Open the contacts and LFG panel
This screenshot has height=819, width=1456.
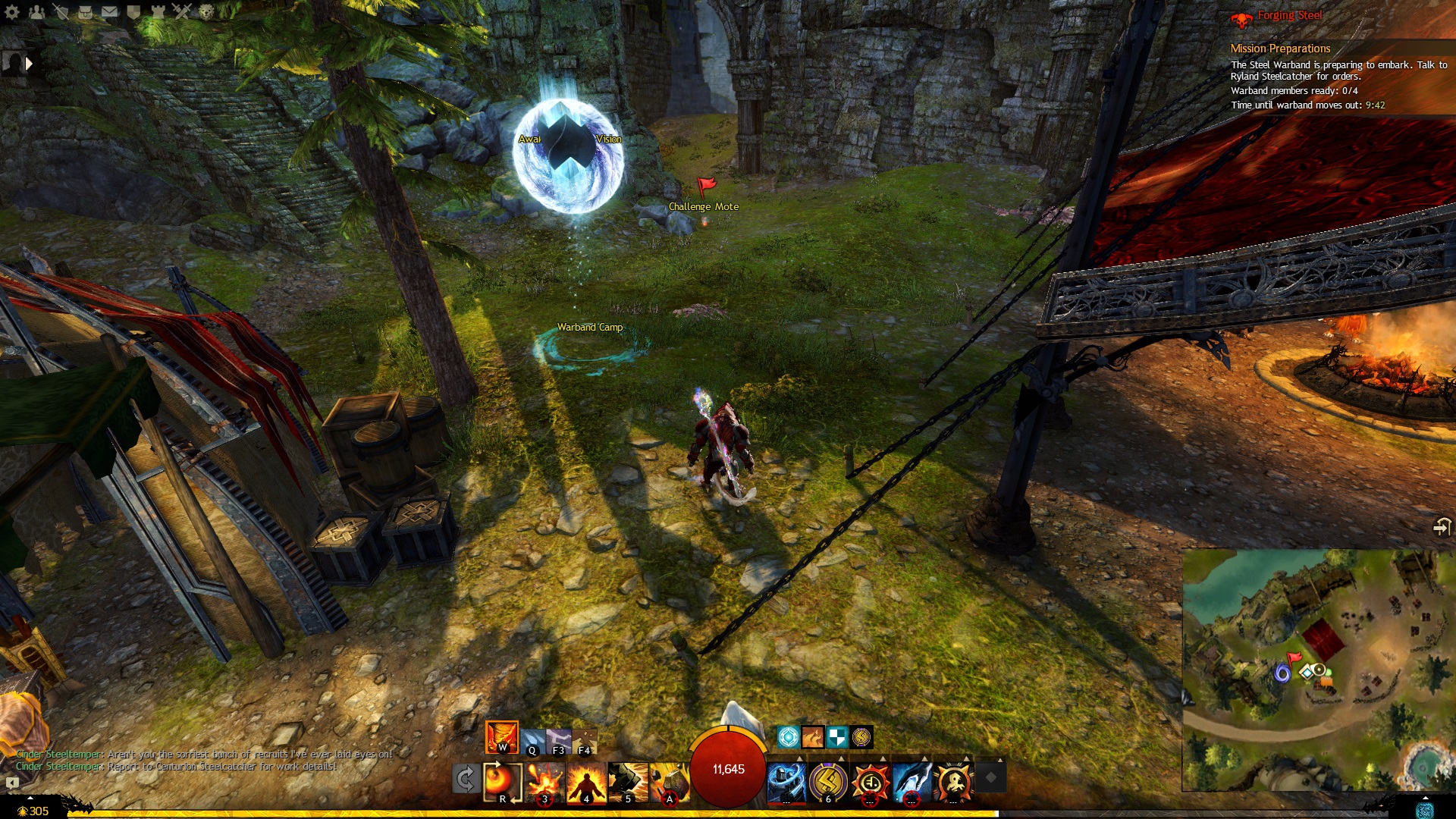[x=36, y=11]
